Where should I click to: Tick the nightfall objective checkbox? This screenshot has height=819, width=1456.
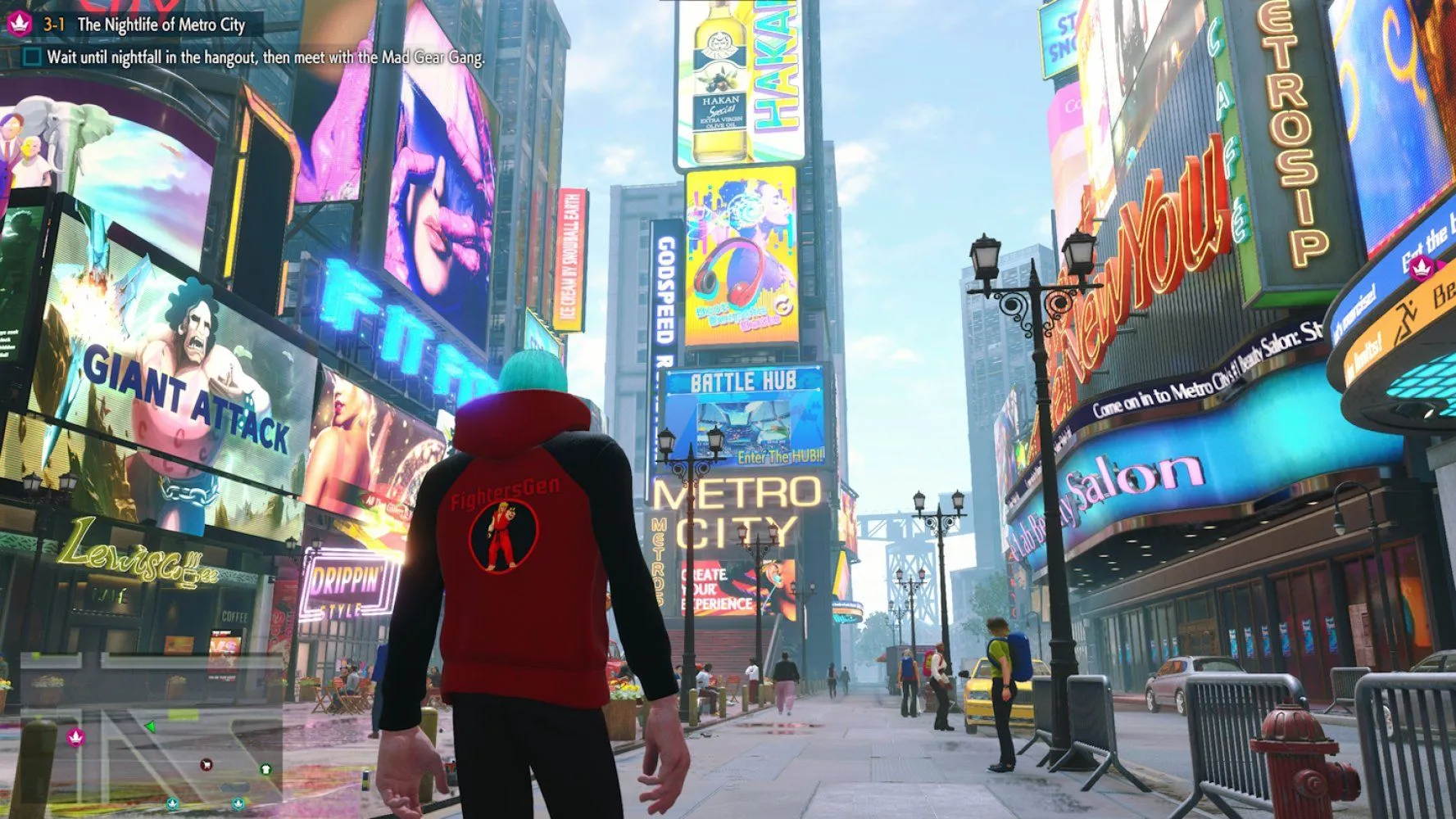[x=32, y=57]
